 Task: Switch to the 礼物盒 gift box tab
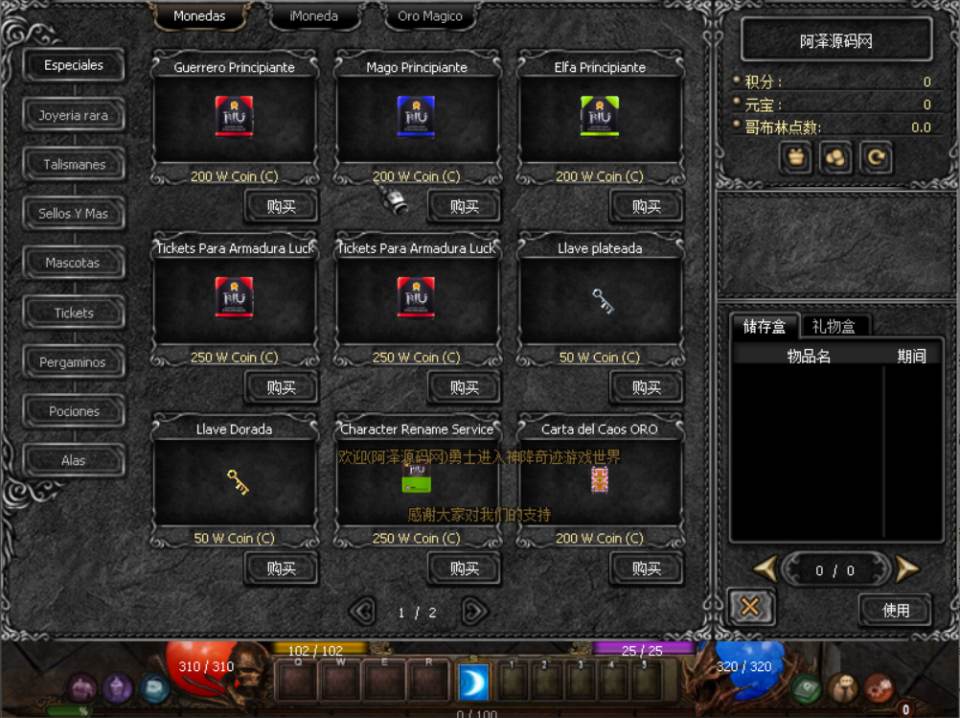[834, 326]
